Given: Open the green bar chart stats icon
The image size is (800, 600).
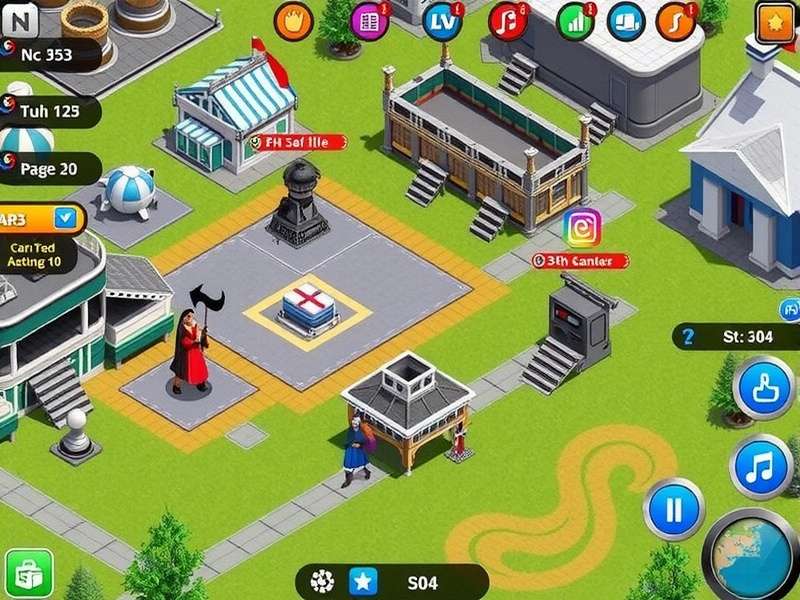Looking at the screenshot, I should (x=574, y=21).
